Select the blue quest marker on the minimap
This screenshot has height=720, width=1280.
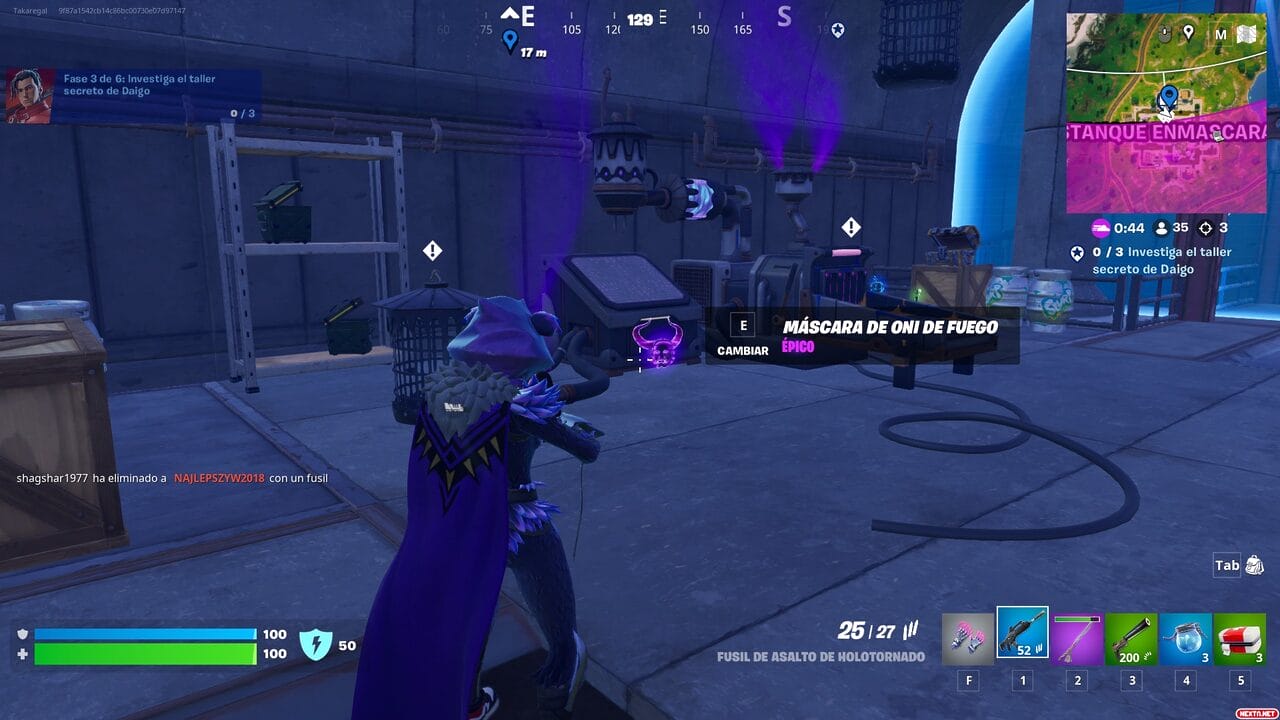[1168, 97]
